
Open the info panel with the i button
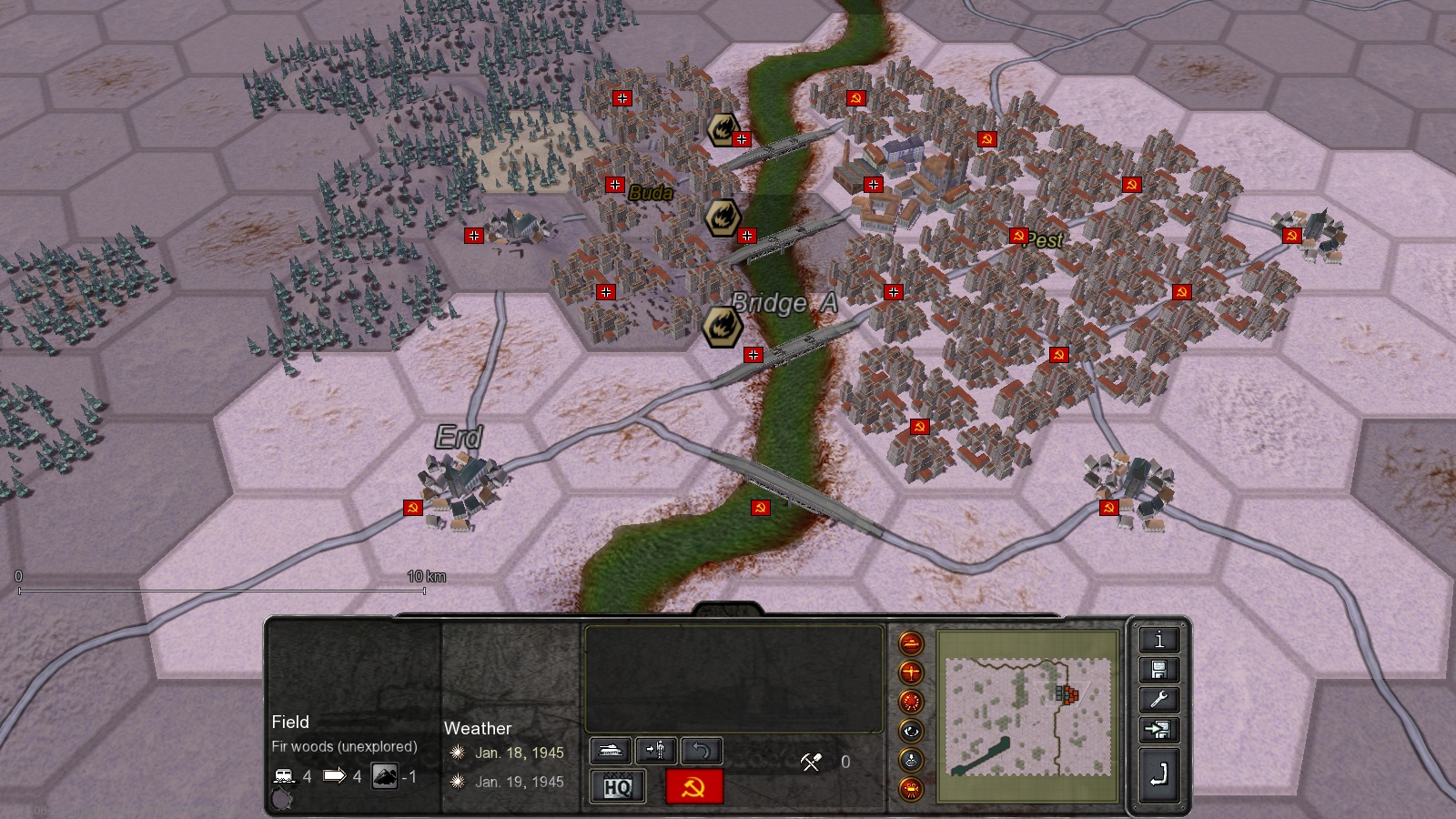coord(1158,640)
